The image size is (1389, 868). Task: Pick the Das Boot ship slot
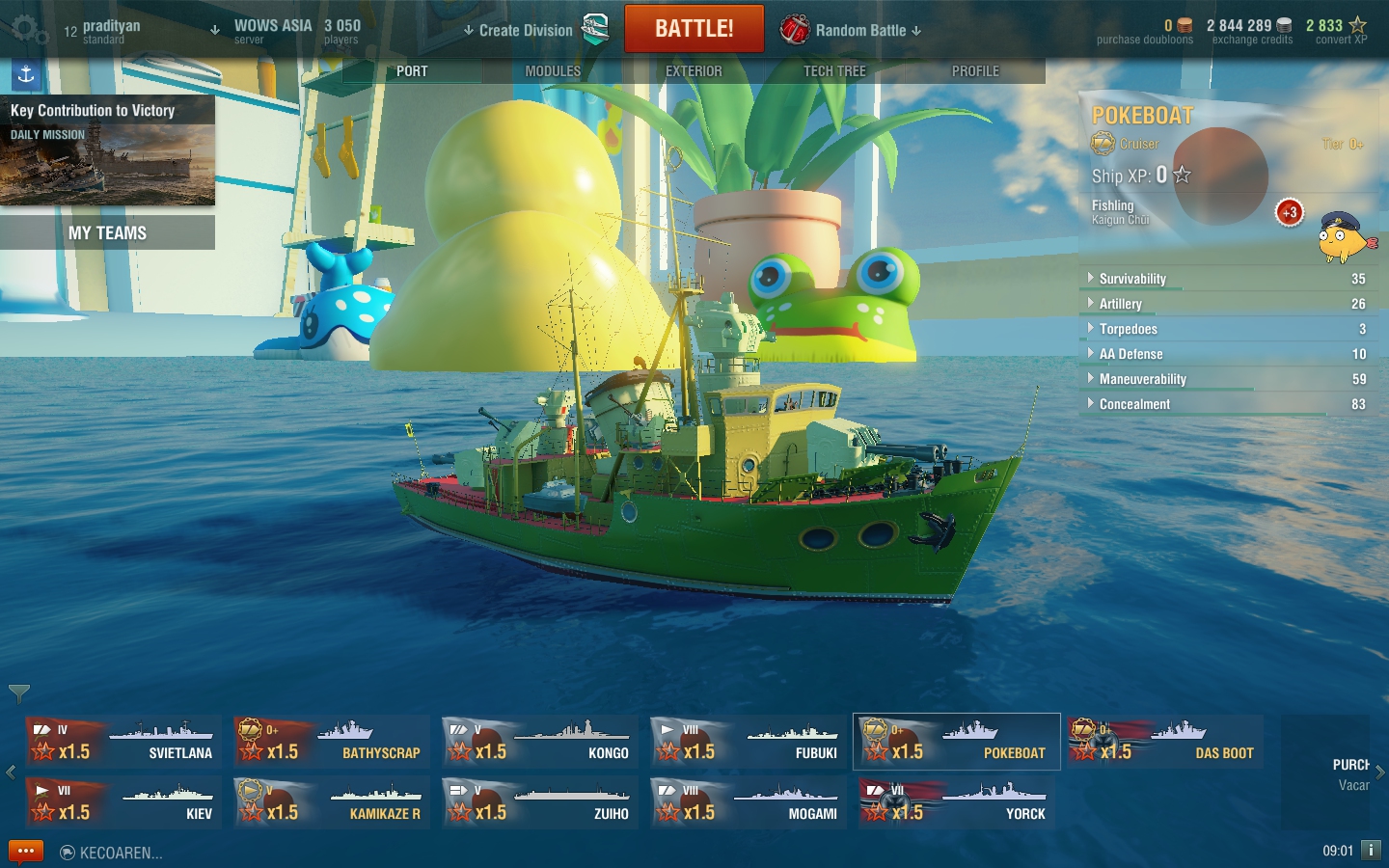pos(1165,742)
